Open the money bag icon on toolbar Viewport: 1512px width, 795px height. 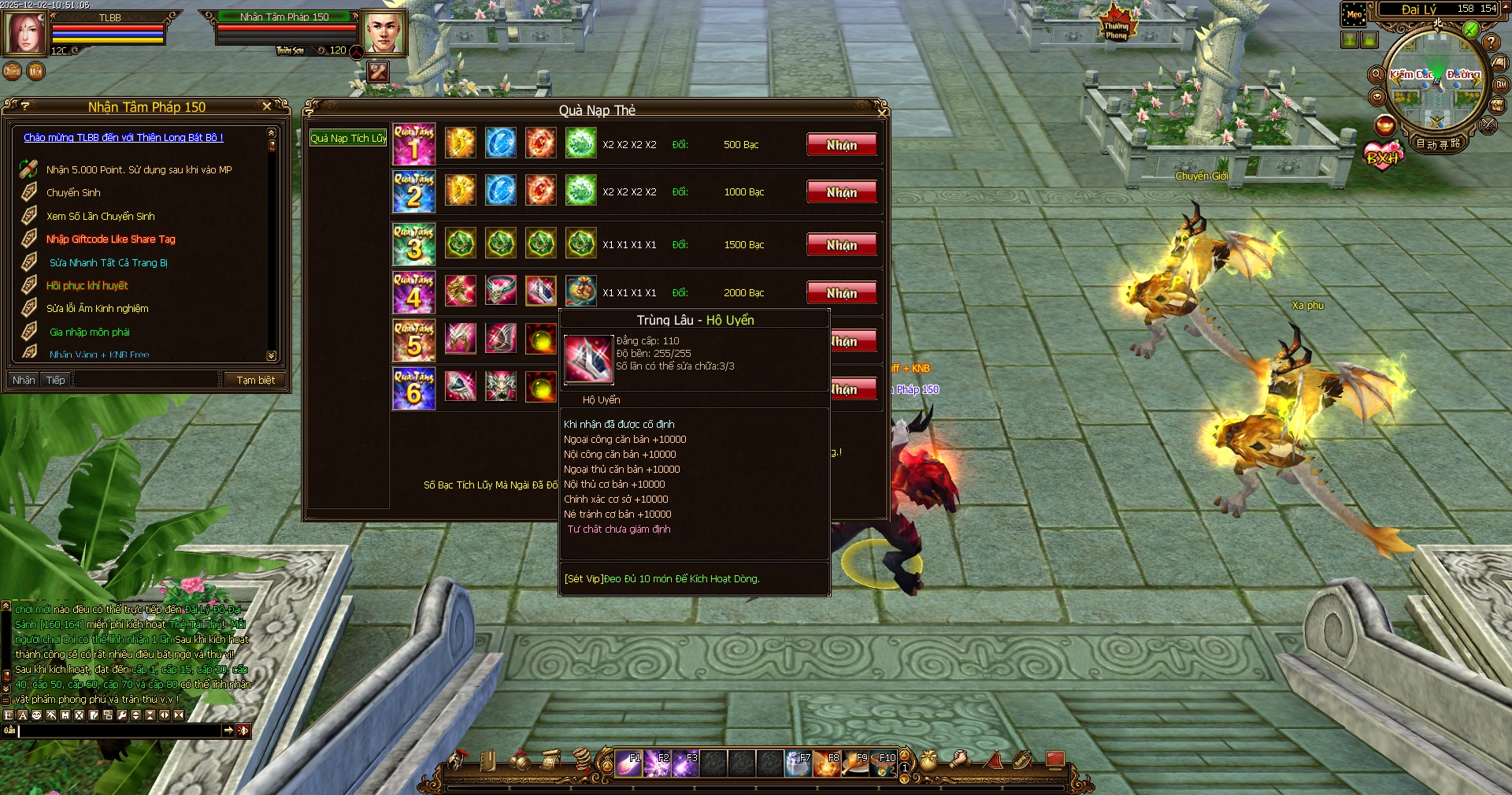pyautogui.click(x=928, y=760)
